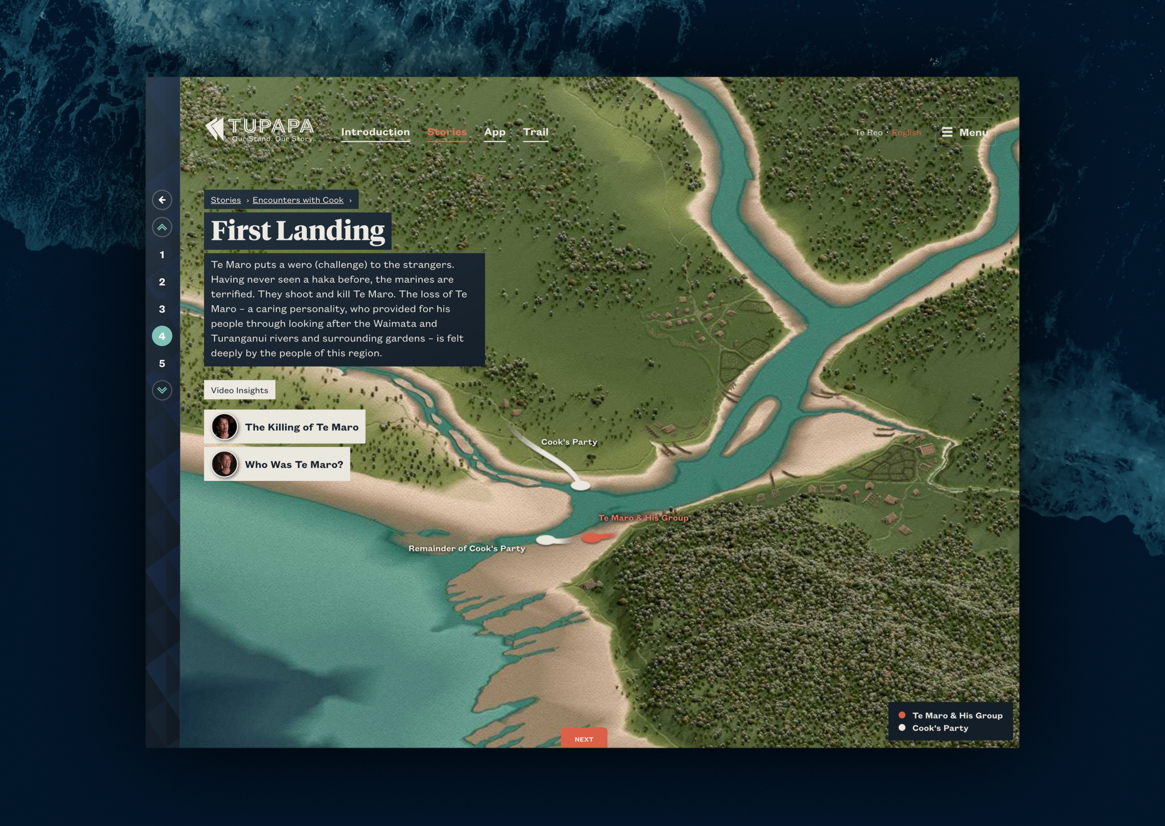Select the Trail nav link

point(535,132)
